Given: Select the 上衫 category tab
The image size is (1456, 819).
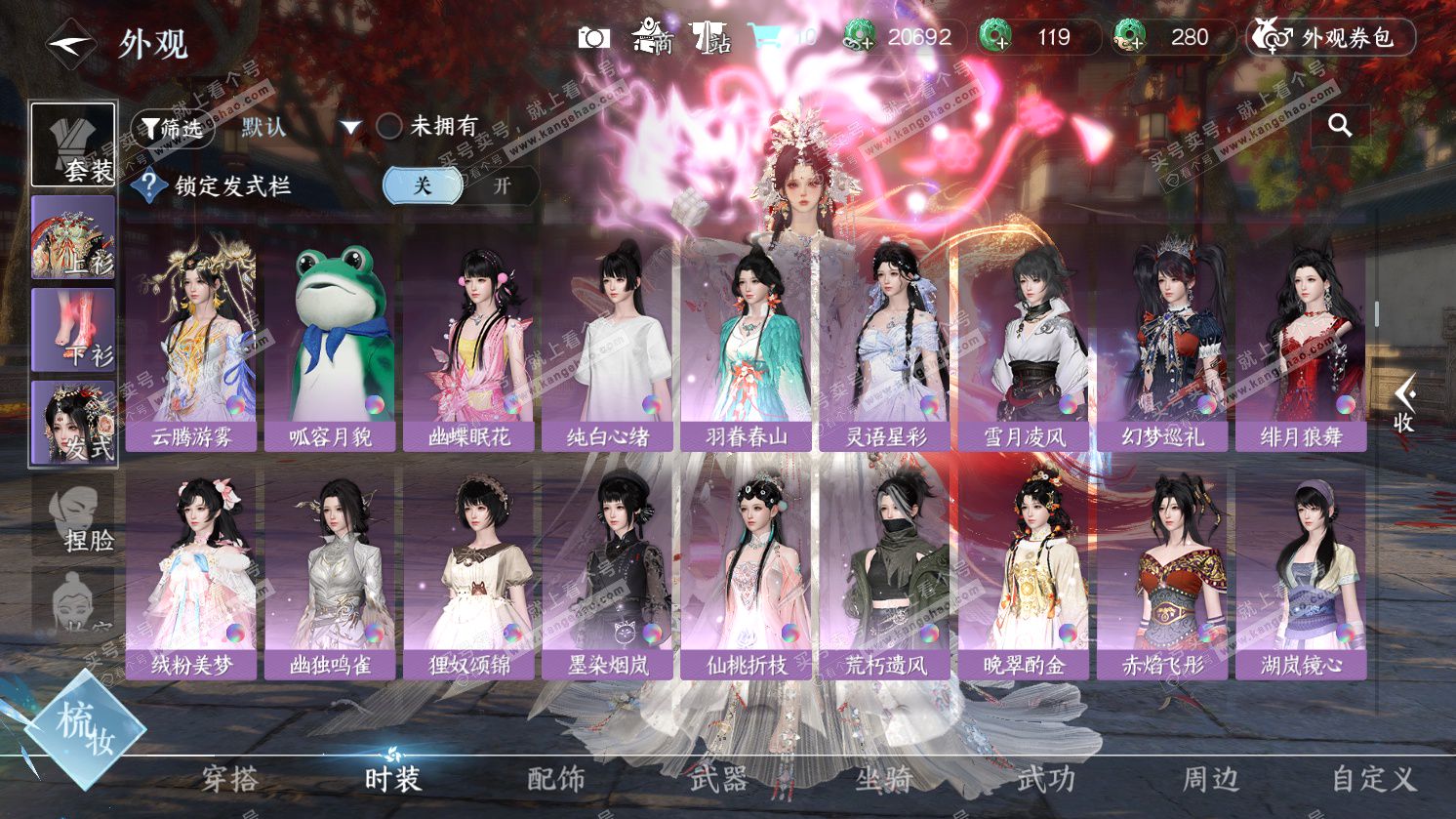Looking at the screenshot, I should (x=74, y=237).
